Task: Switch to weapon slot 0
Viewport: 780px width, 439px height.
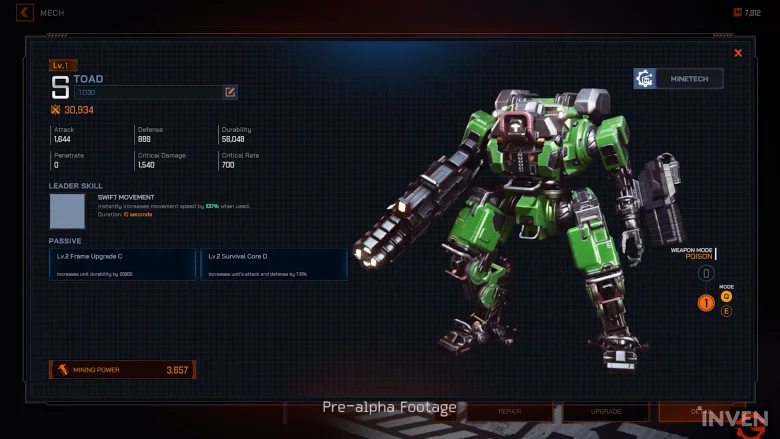Action: 706,273
